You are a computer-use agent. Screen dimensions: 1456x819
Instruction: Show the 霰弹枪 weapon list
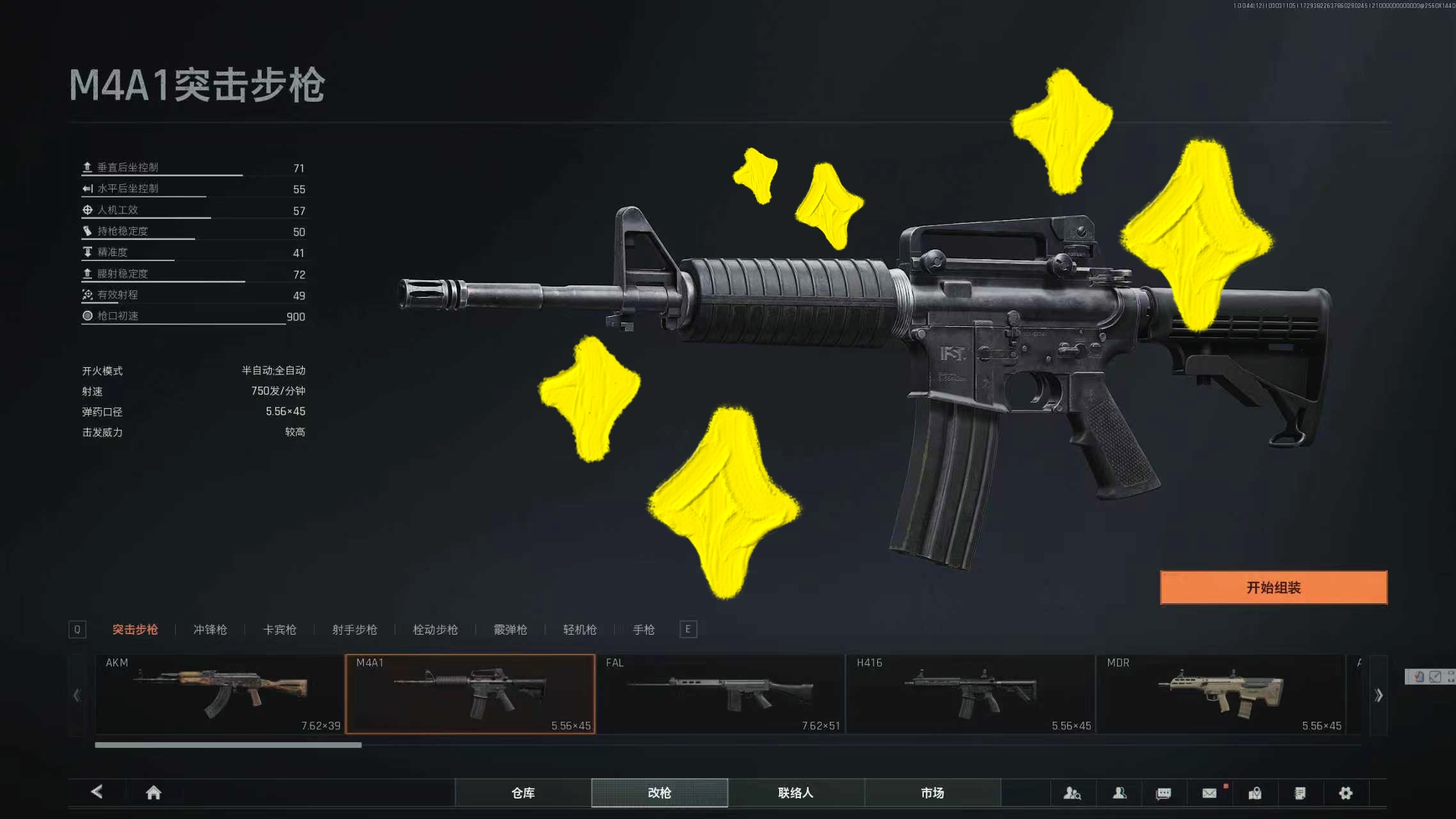point(510,630)
